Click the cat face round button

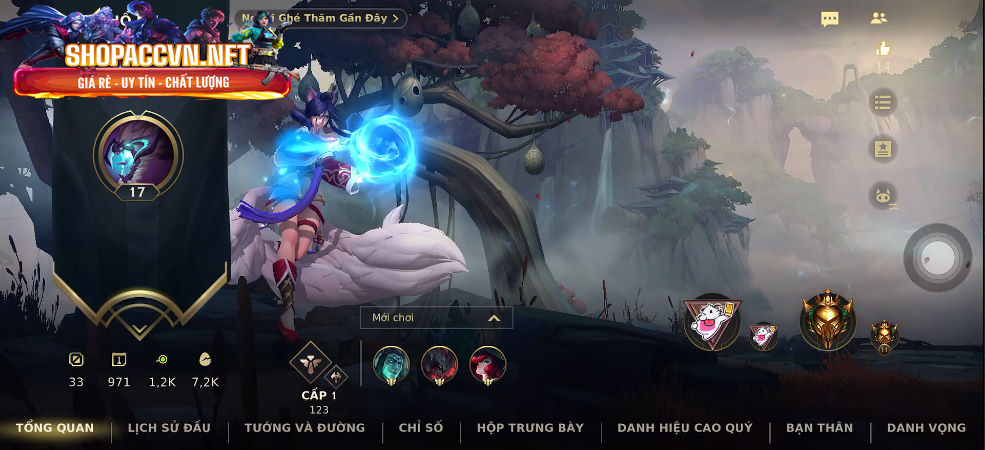882,195
